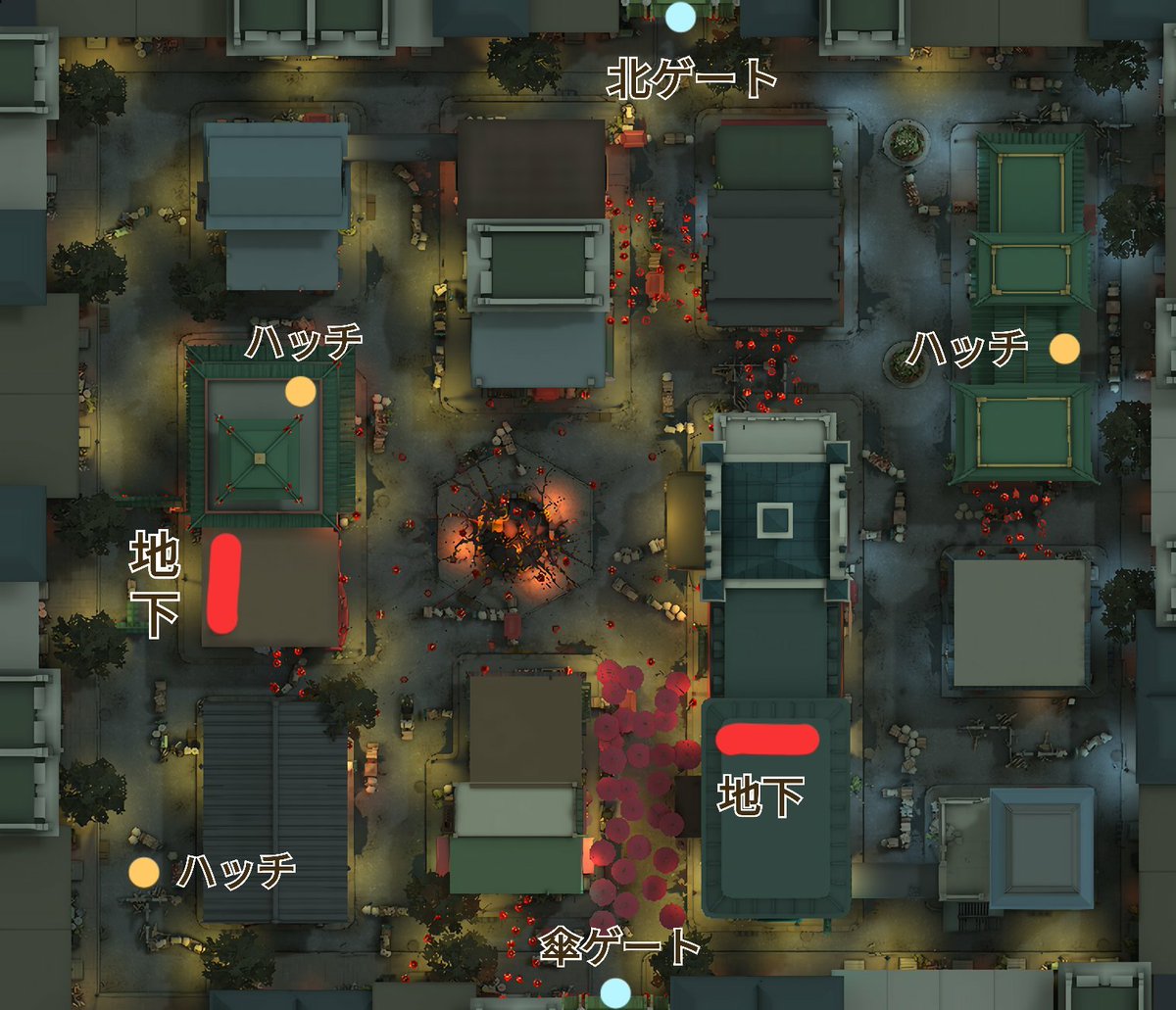The image size is (1176, 1010).
Task: Click the vertical red 地下 basement marker
Action: [x=224, y=583]
